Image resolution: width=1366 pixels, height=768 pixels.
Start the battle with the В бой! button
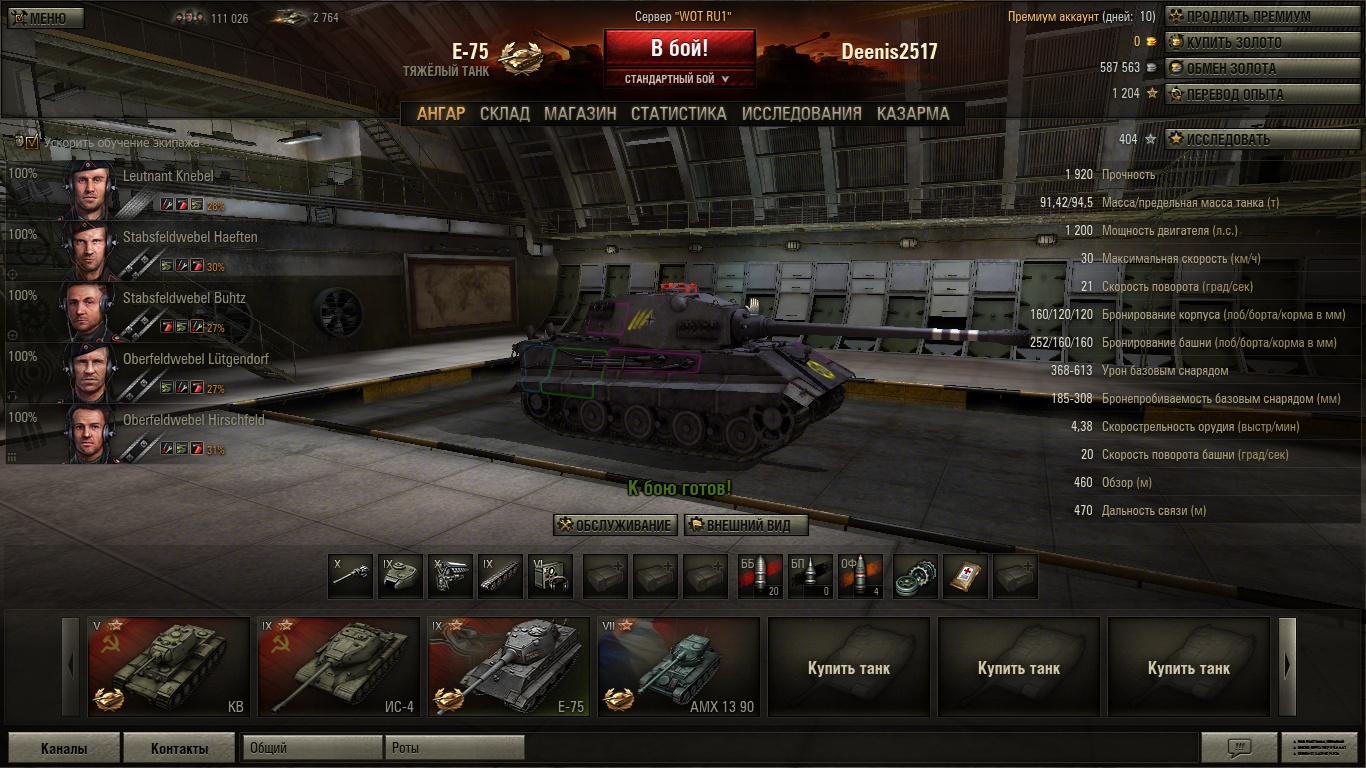click(x=679, y=48)
